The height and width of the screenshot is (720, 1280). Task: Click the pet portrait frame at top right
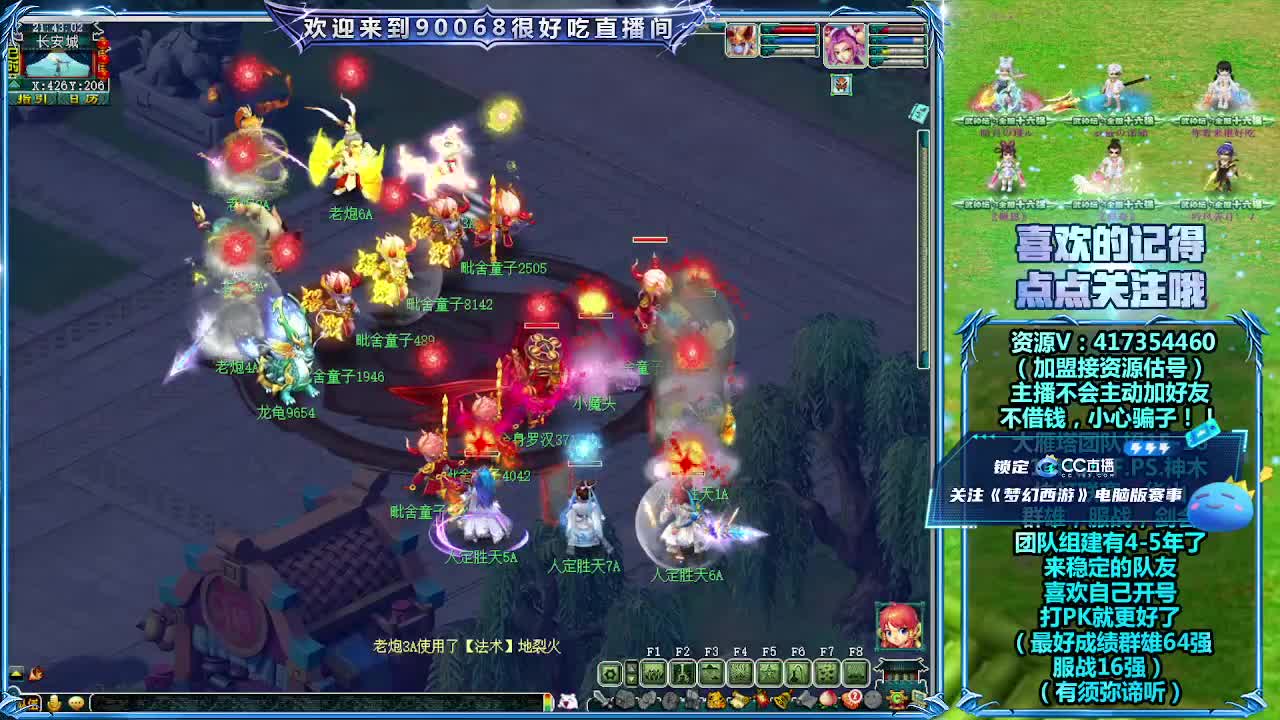pos(841,85)
